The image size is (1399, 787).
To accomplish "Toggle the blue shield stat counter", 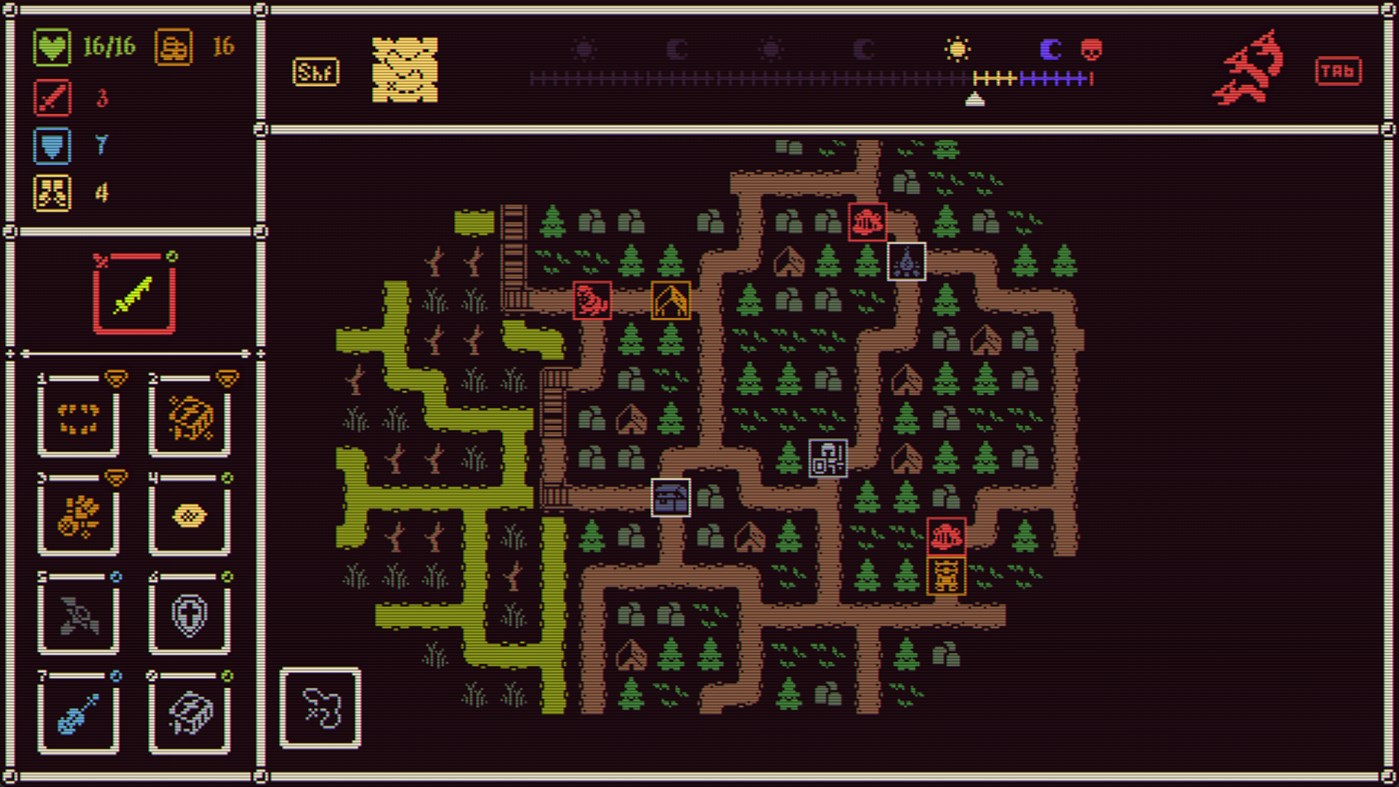I will (51, 146).
